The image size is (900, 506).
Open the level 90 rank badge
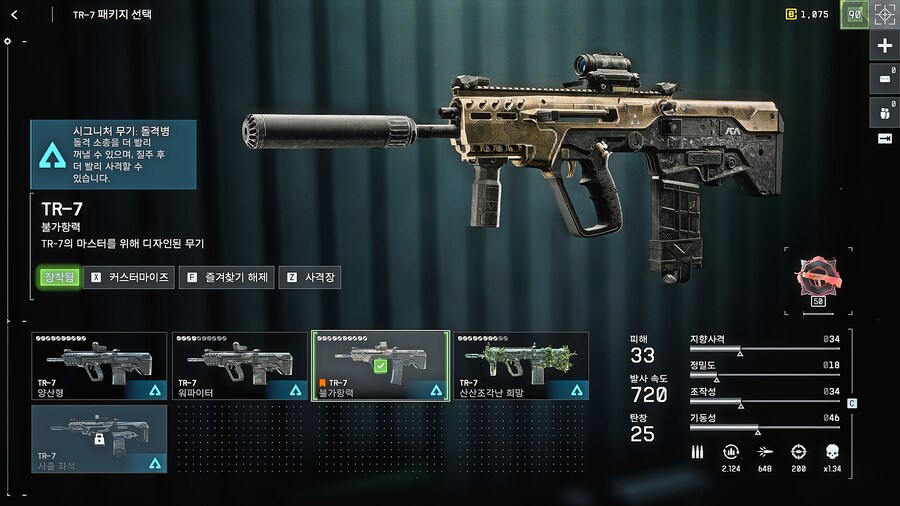[854, 14]
